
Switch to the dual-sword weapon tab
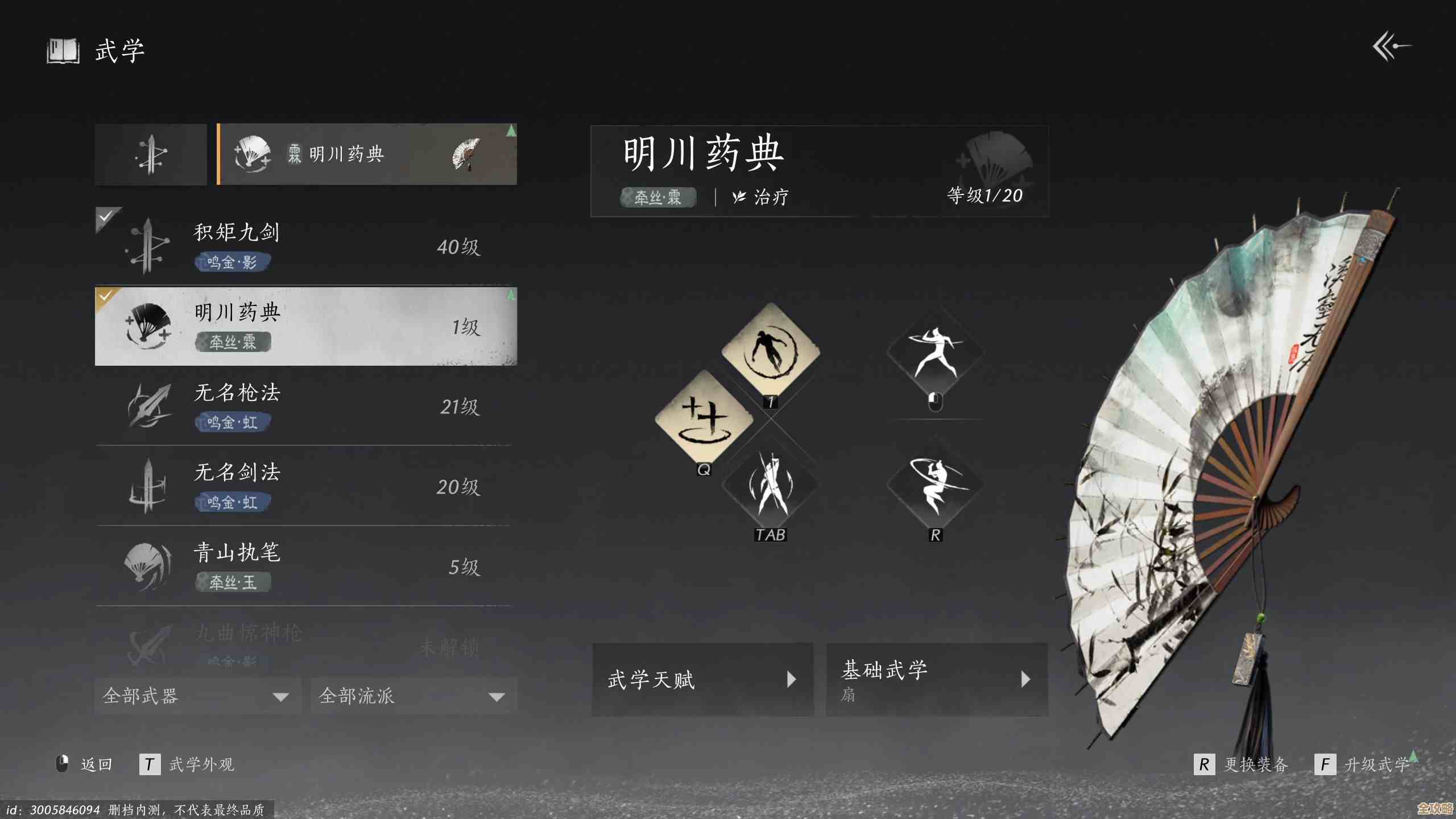pos(150,154)
